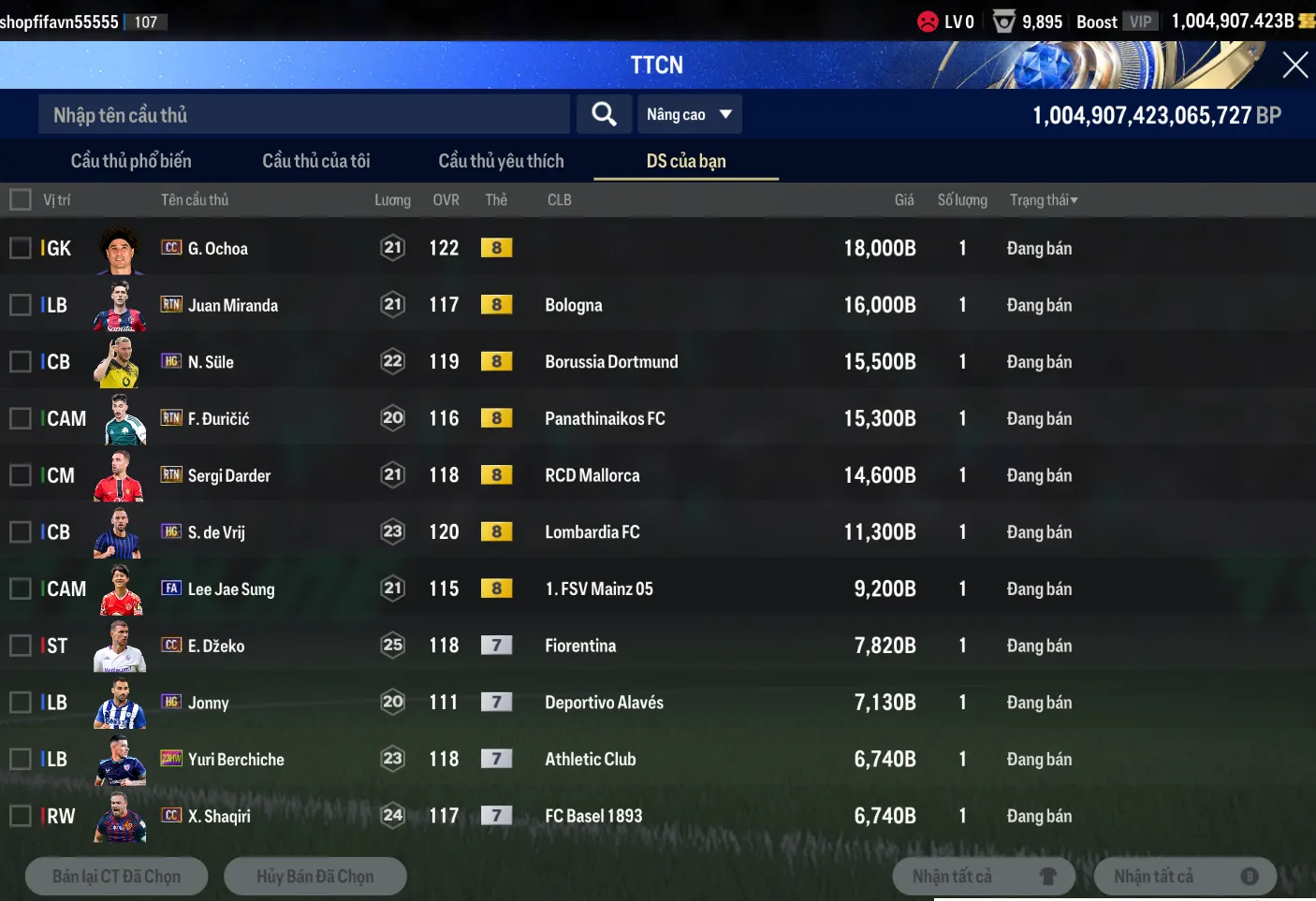The height and width of the screenshot is (901, 1316).
Task: Sort by Trạng thái column
Action: [x=1043, y=200]
